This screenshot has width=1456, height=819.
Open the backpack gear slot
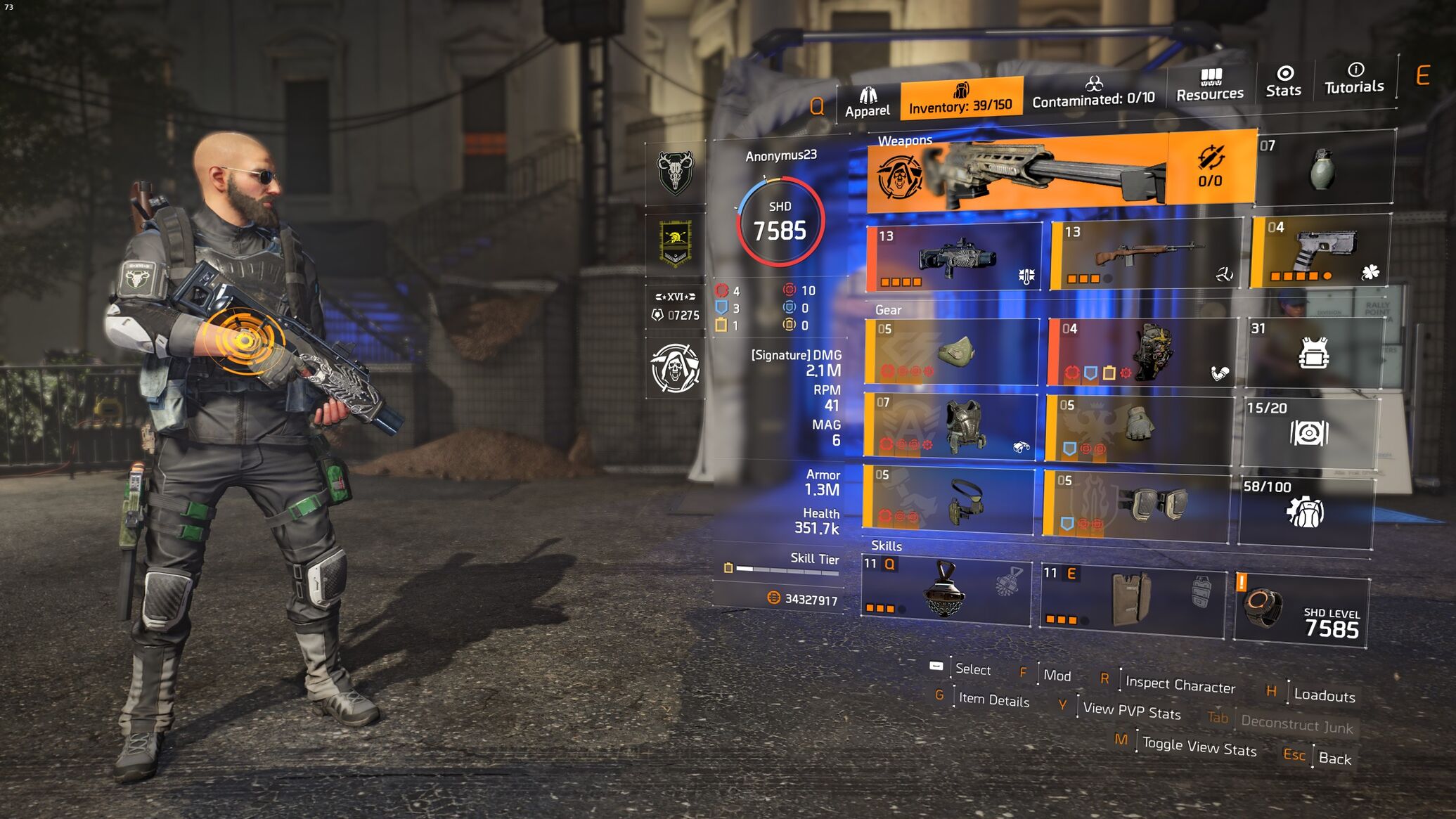[1142, 352]
